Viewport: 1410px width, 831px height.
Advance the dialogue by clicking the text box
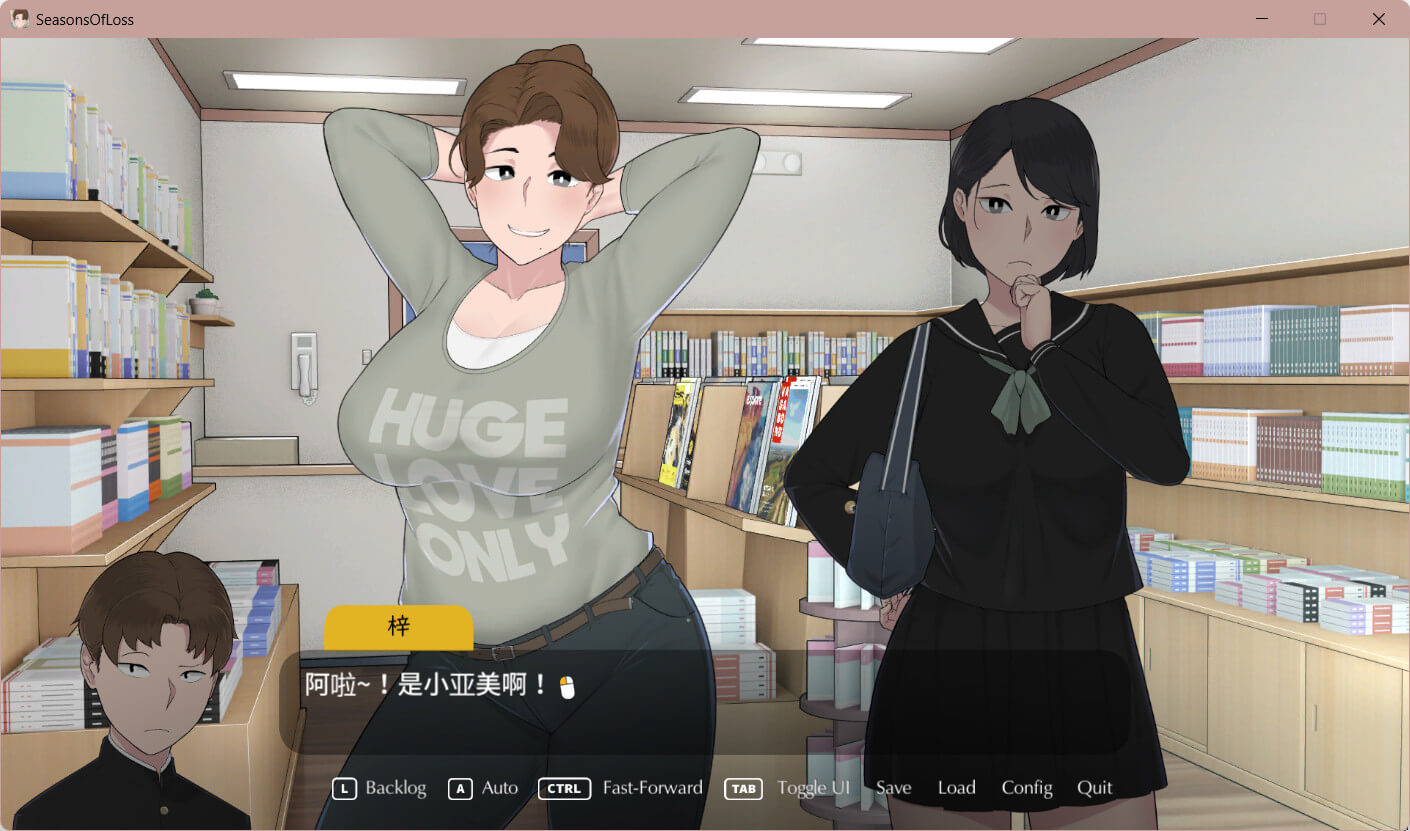coord(703,702)
